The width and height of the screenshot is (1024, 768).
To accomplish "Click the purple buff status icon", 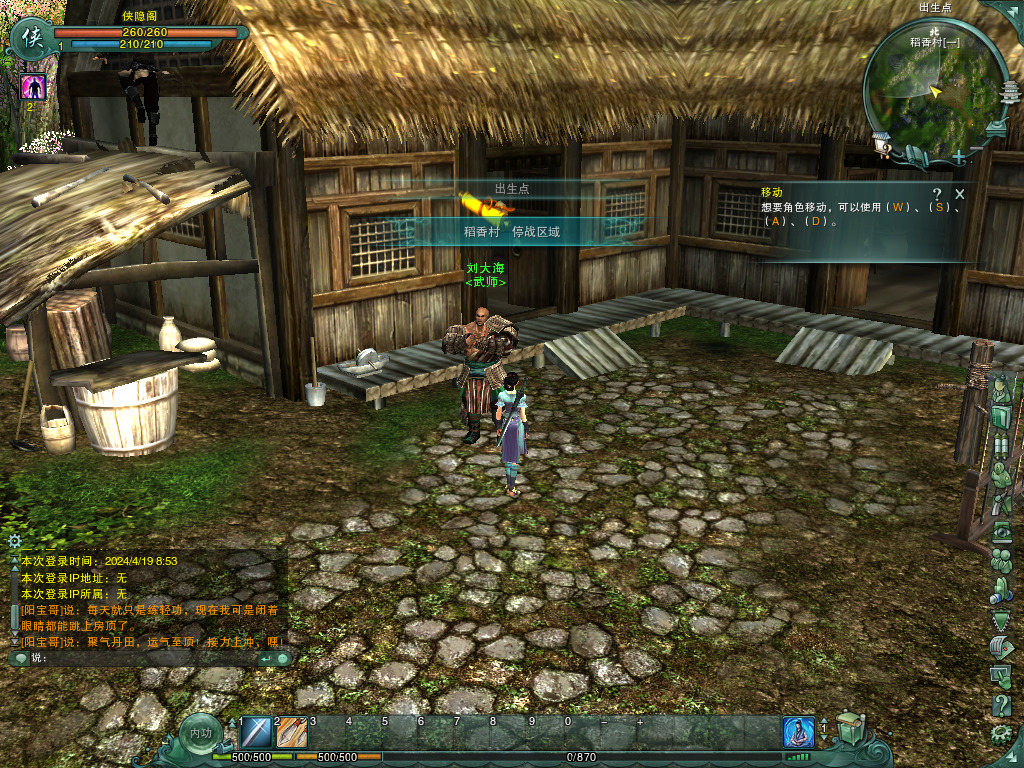I will pos(33,87).
